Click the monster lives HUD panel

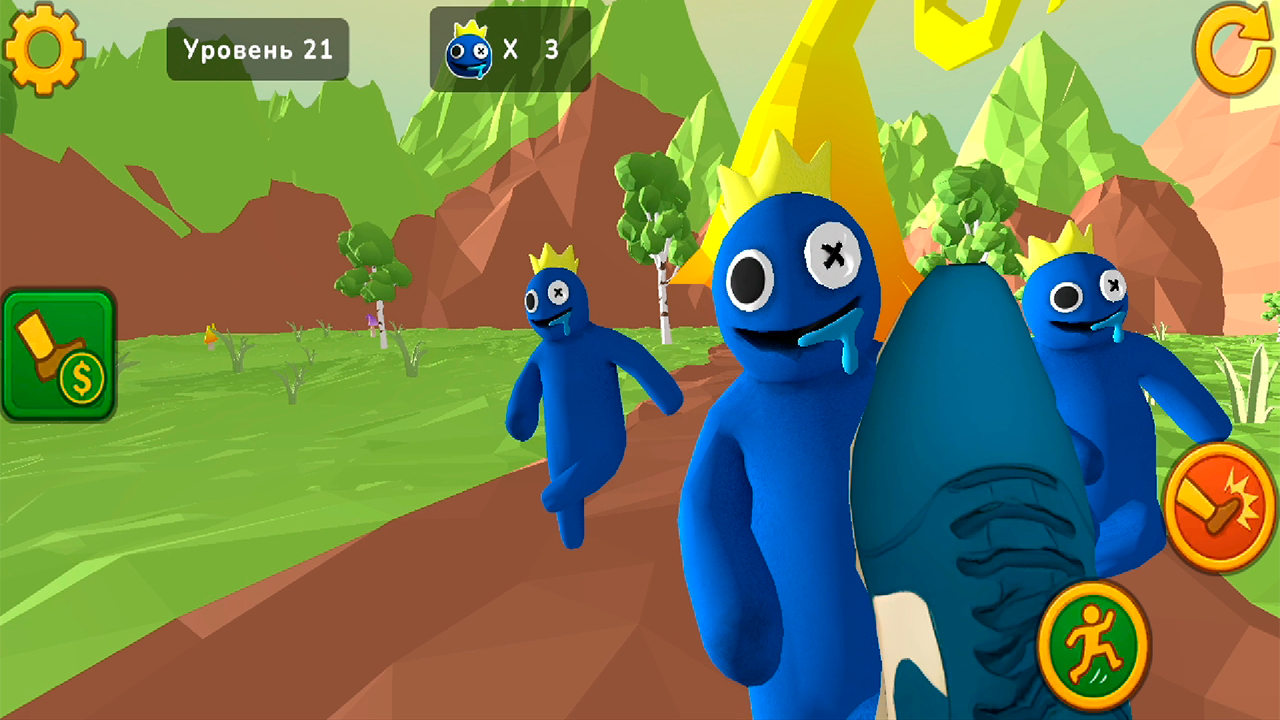tap(510, 48)
